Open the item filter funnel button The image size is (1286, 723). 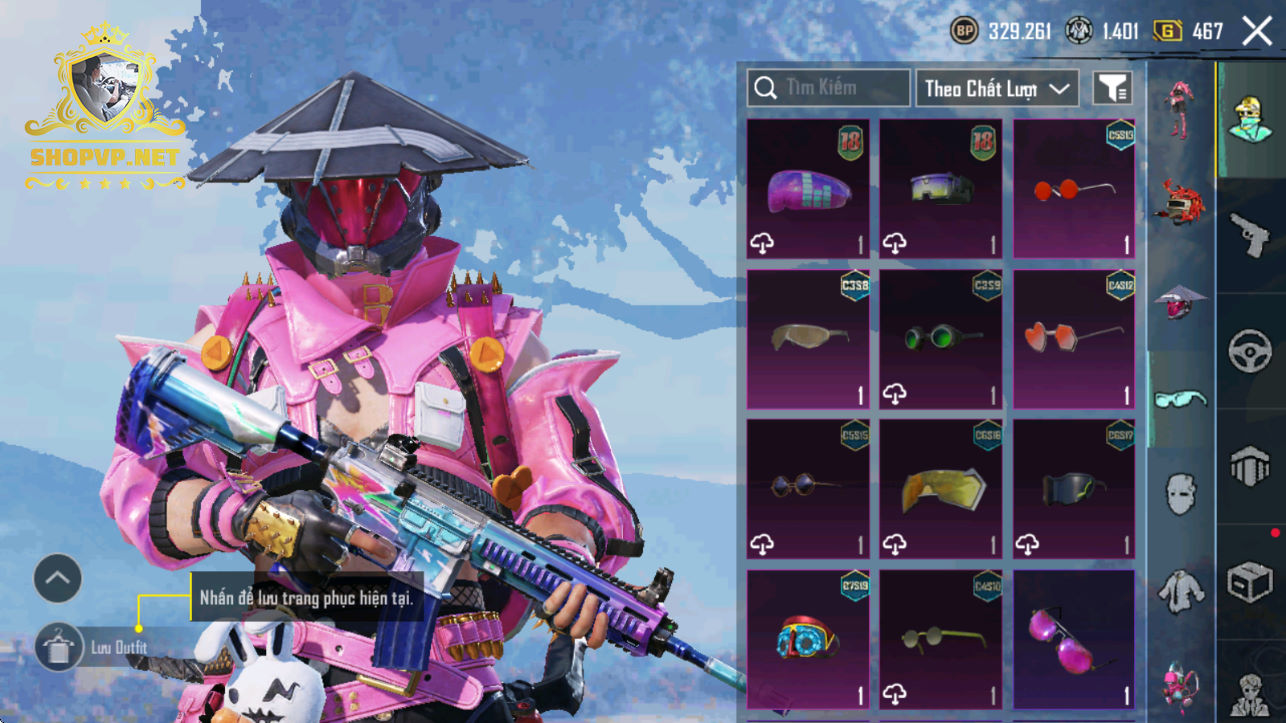1112,88
